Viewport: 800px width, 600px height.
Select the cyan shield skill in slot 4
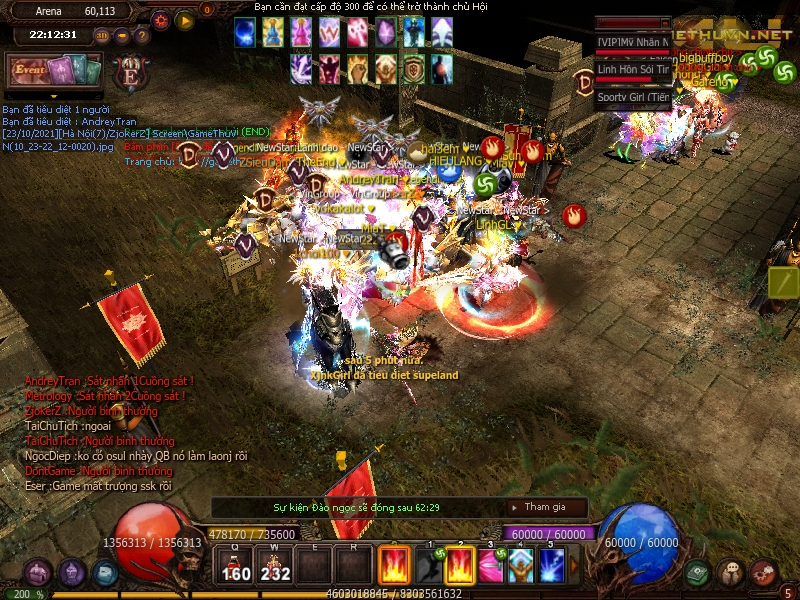click(520, 566)
